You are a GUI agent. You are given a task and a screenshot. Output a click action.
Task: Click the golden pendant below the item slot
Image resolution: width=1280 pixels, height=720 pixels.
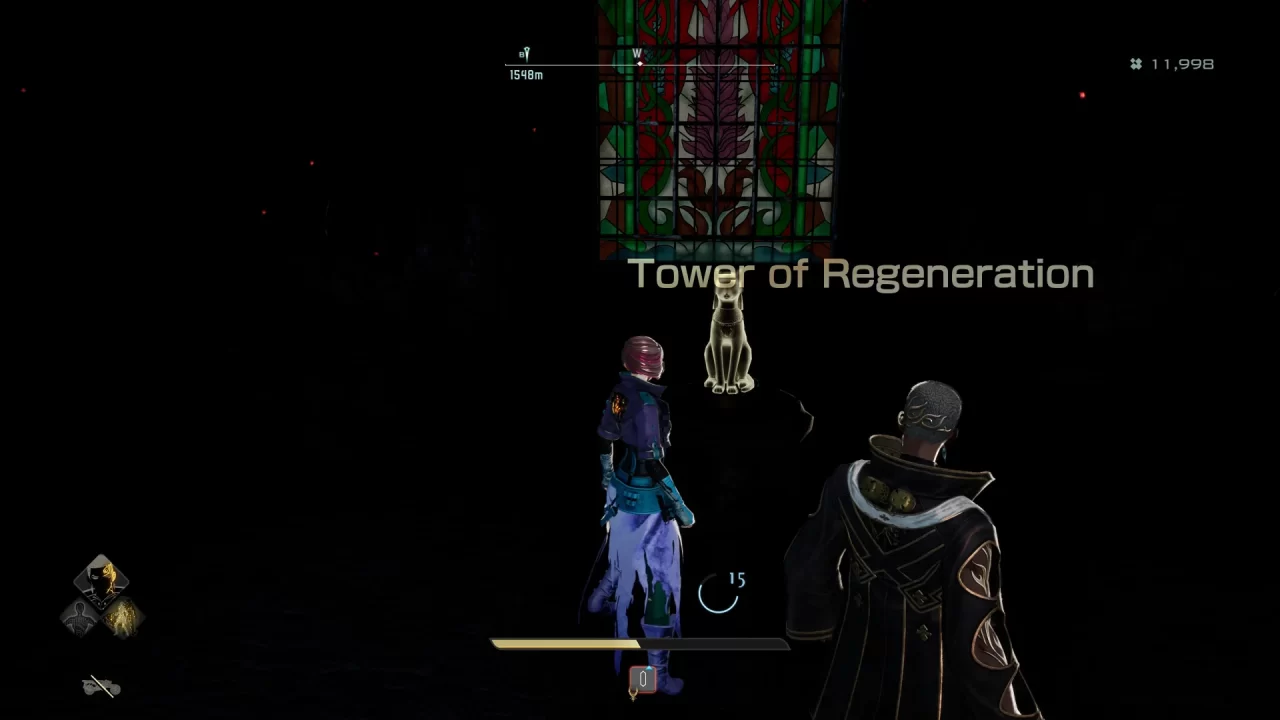point(633,696)
